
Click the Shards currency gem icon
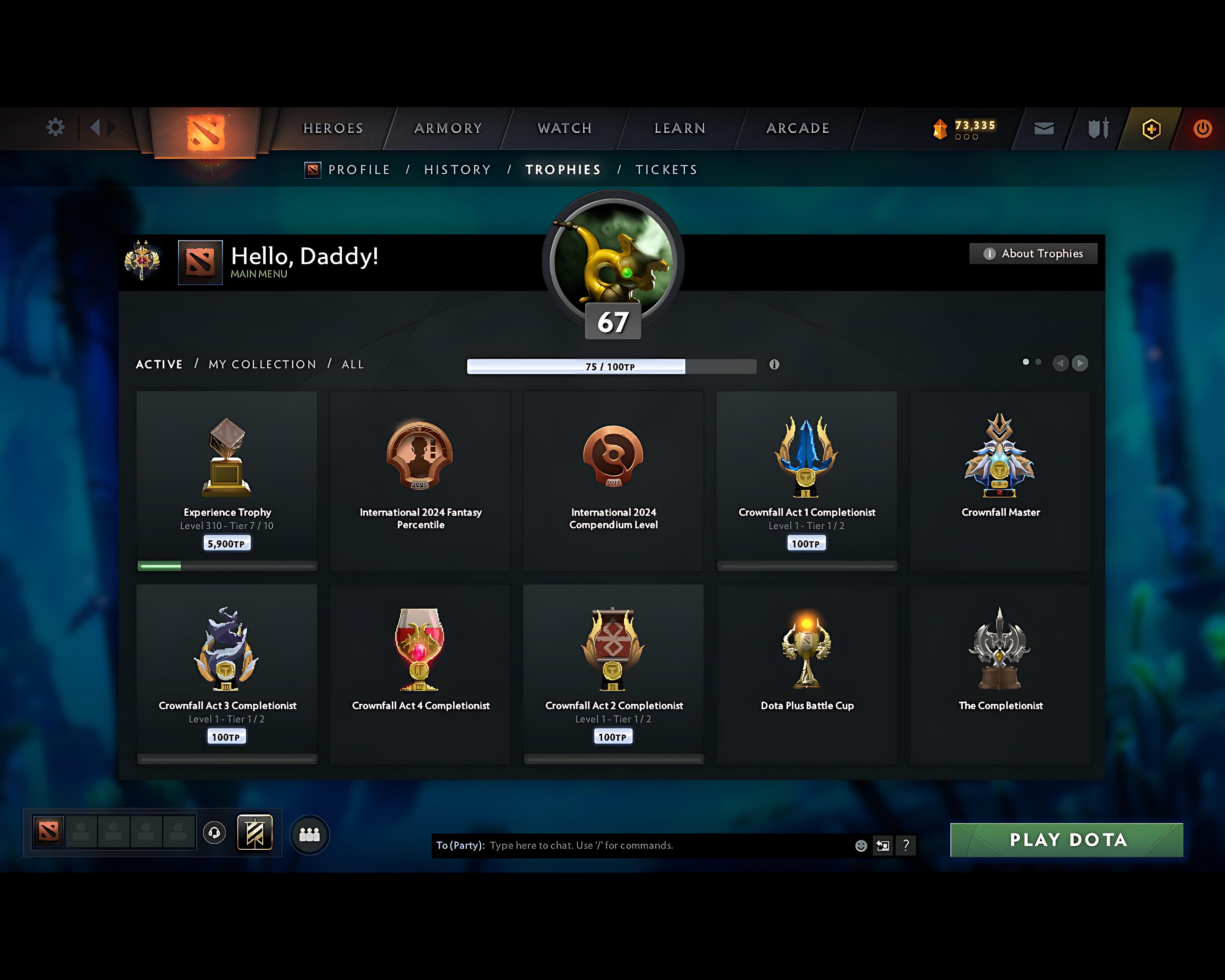point(940,128)
